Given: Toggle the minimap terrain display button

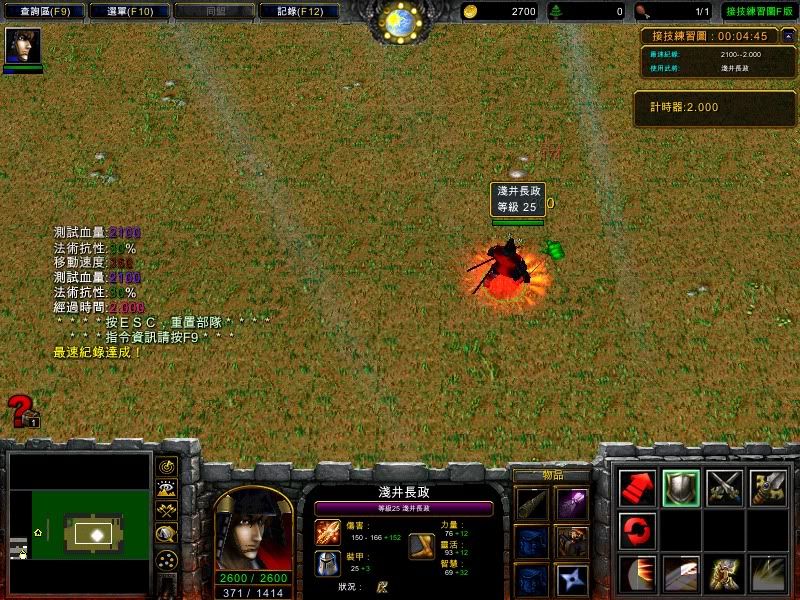Looking at the screenshot, I should click(x=167, y=489).
